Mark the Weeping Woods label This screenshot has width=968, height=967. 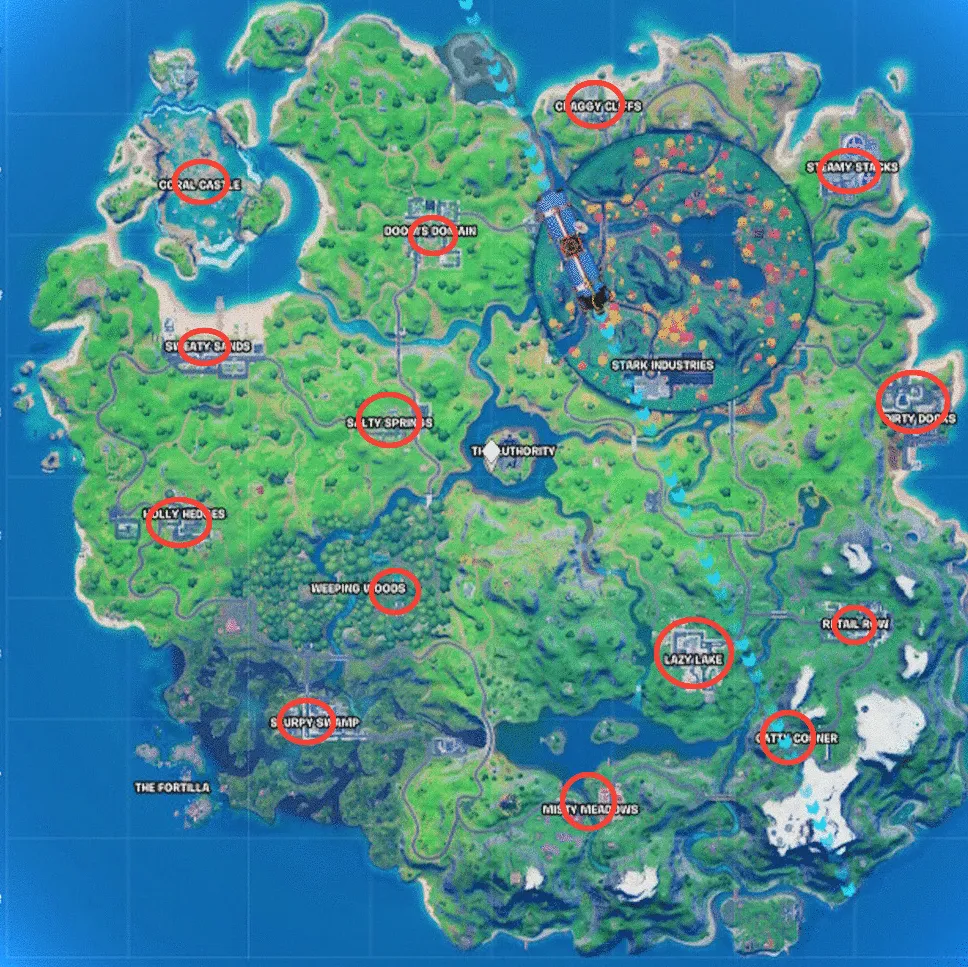pyautogui.click(x=359, y=589)
